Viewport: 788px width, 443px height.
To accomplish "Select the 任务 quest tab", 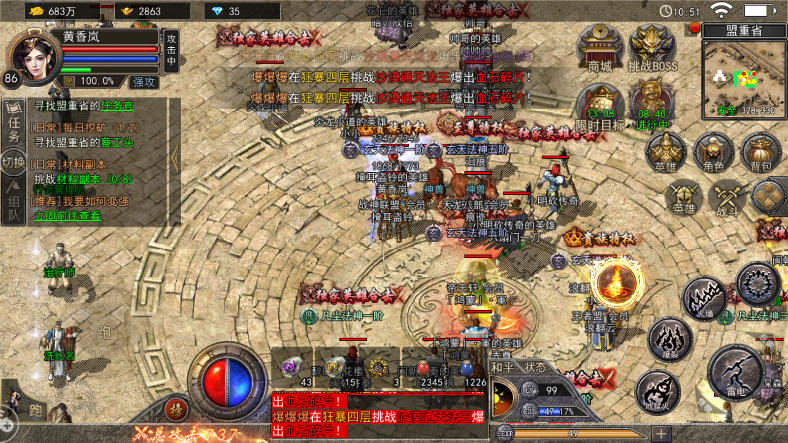I will [x=13, y=119].
